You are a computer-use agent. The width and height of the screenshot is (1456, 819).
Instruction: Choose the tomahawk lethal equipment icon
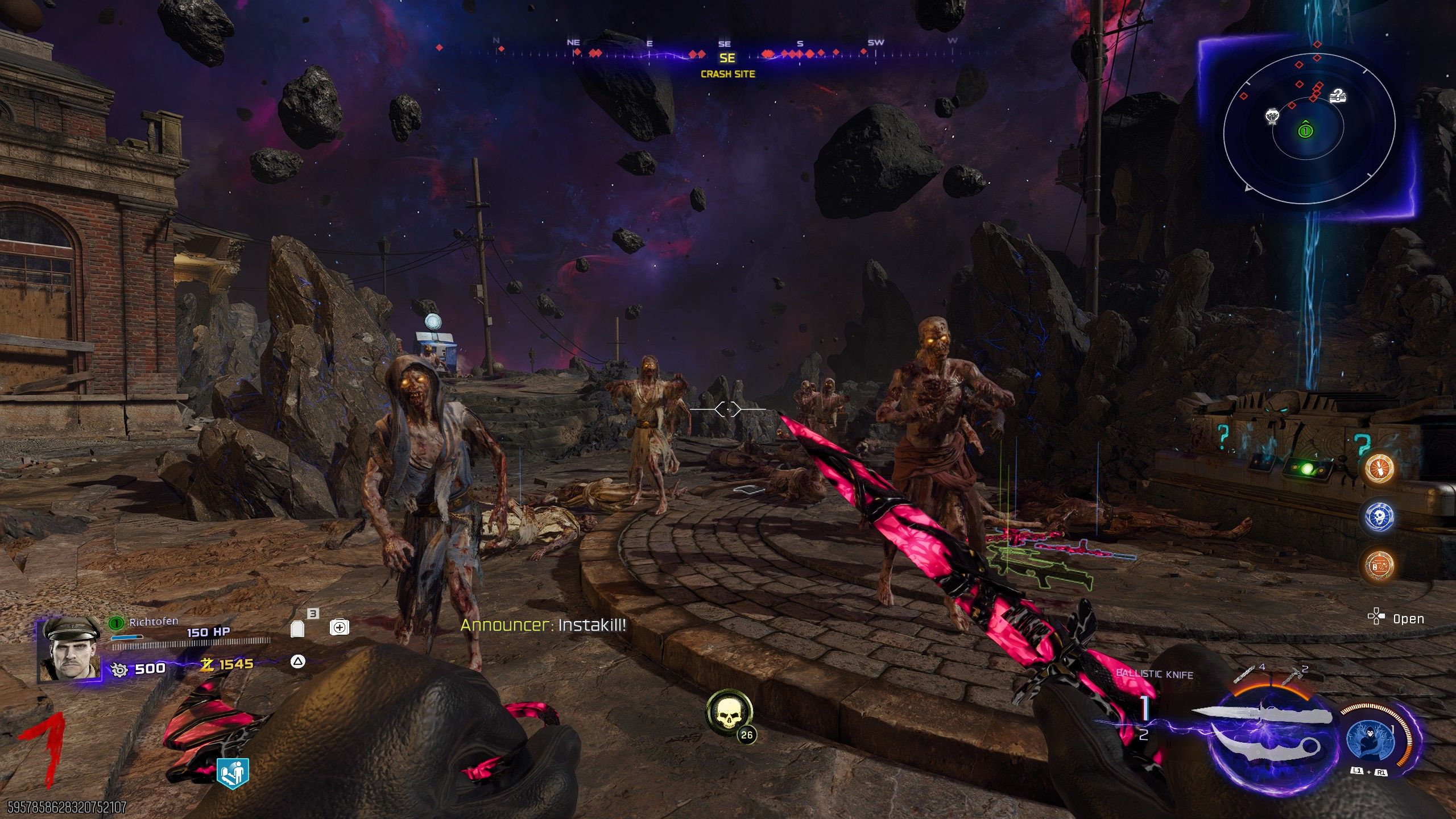pyautogui.click(x=1293, y=675)
